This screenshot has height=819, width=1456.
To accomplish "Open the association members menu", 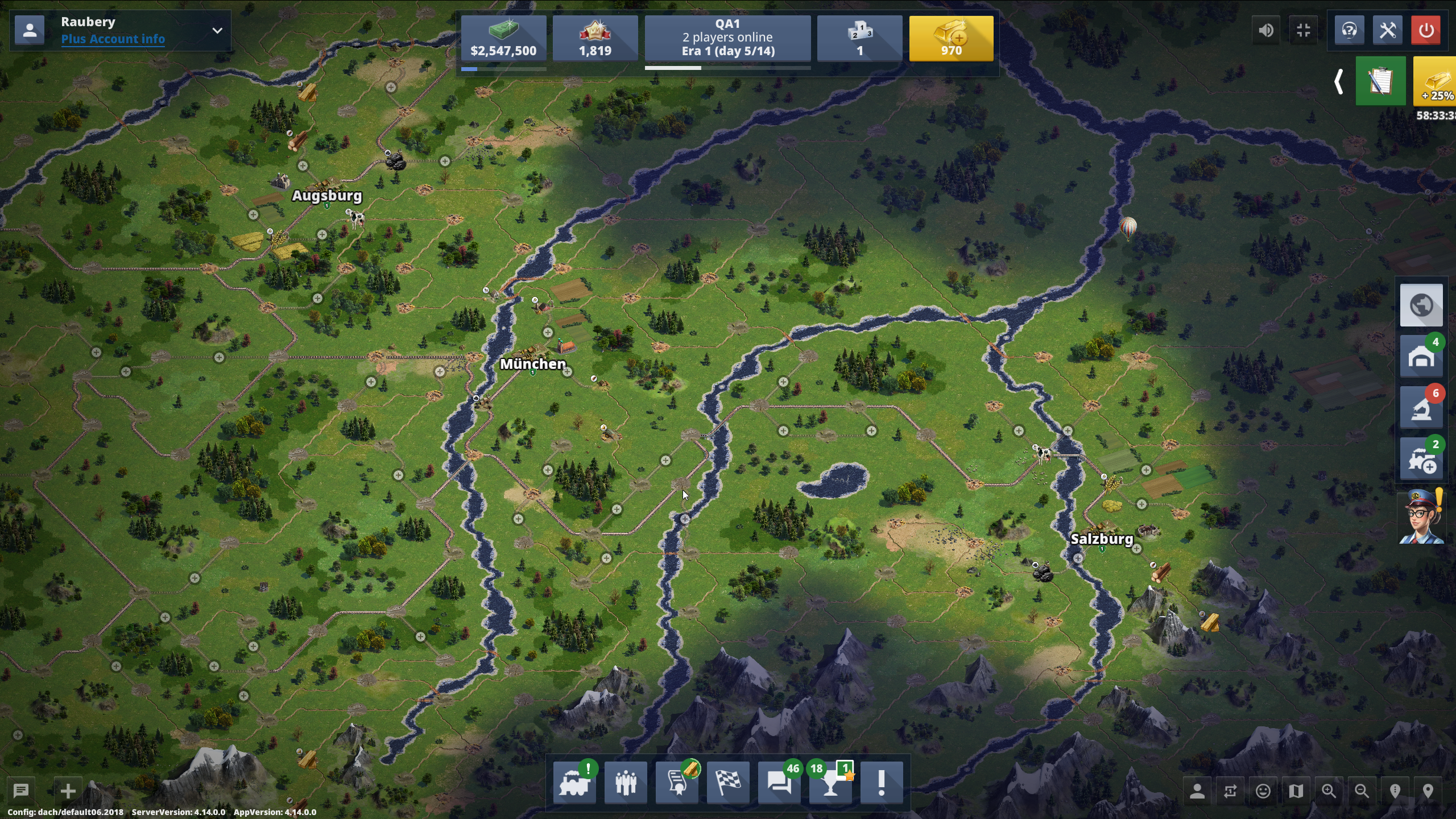I will [x=626, y=783].
